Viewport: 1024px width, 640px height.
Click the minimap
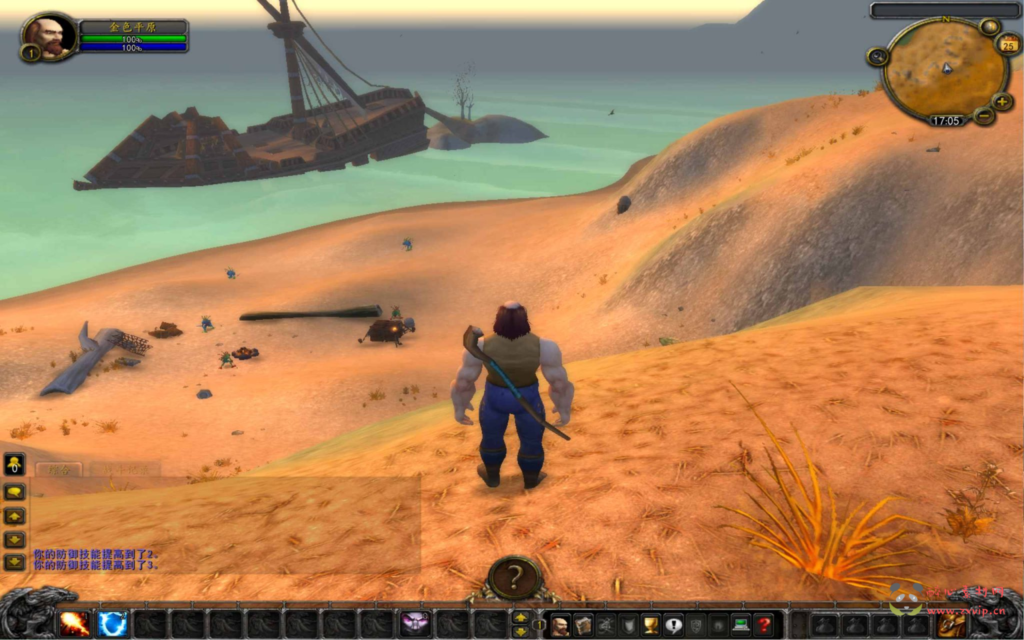pos(945,70)
